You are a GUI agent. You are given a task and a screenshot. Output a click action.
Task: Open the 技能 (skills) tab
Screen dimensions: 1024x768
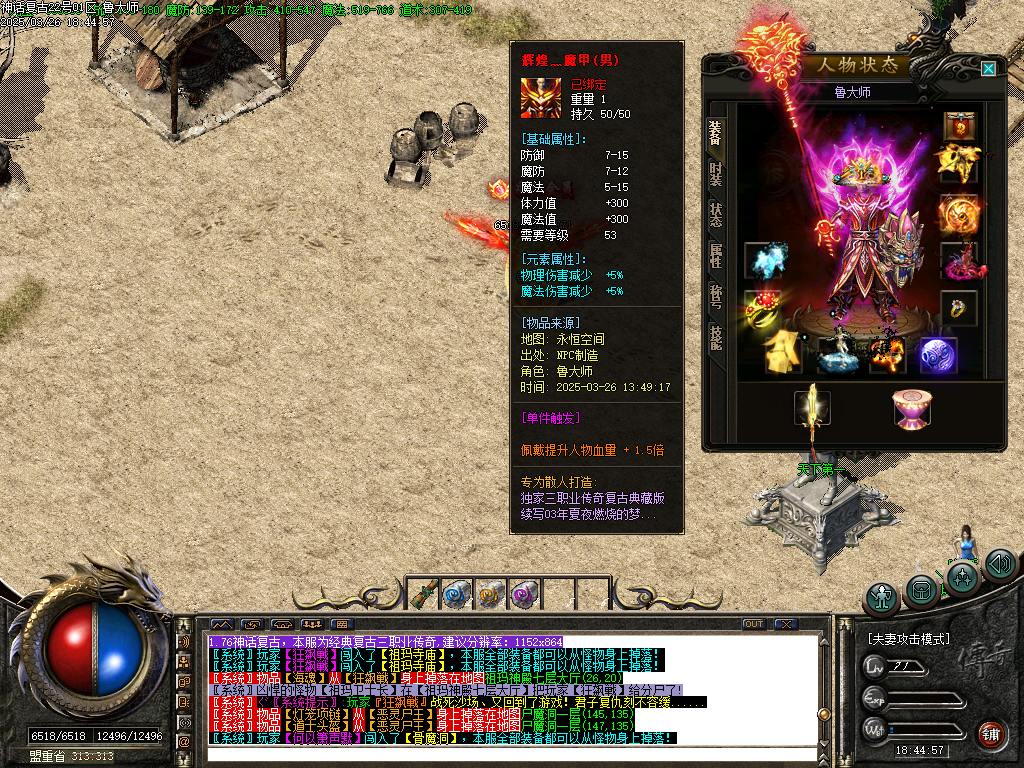715,337
